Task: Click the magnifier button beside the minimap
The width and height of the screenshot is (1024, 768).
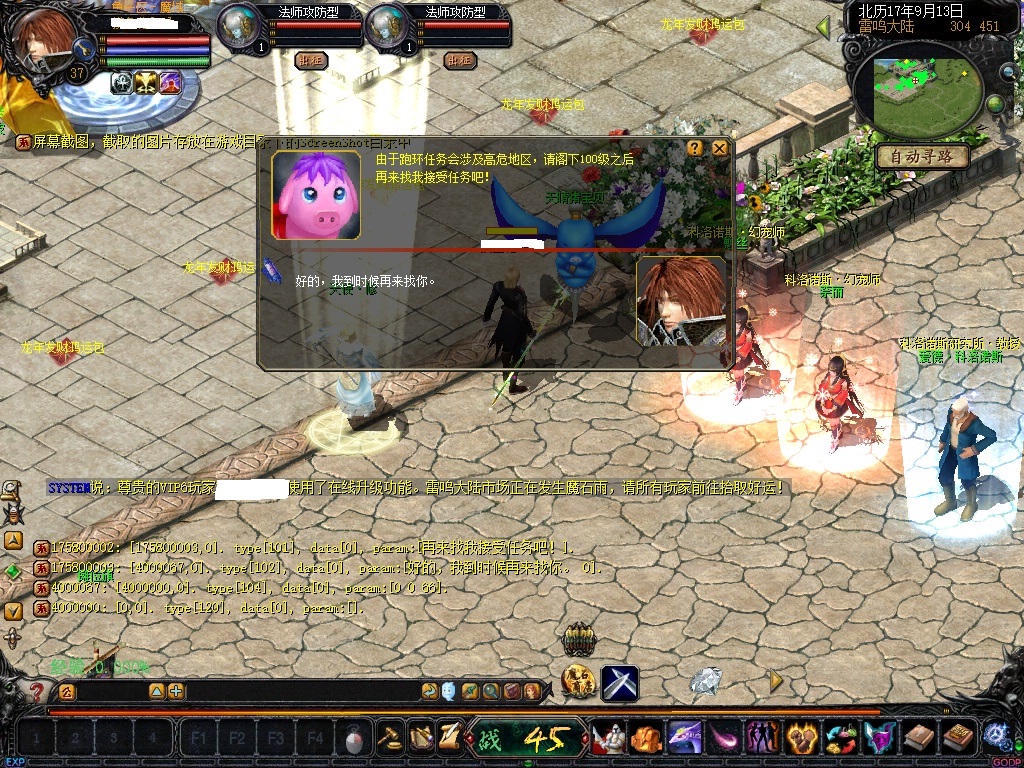Action: point(1007,71)
